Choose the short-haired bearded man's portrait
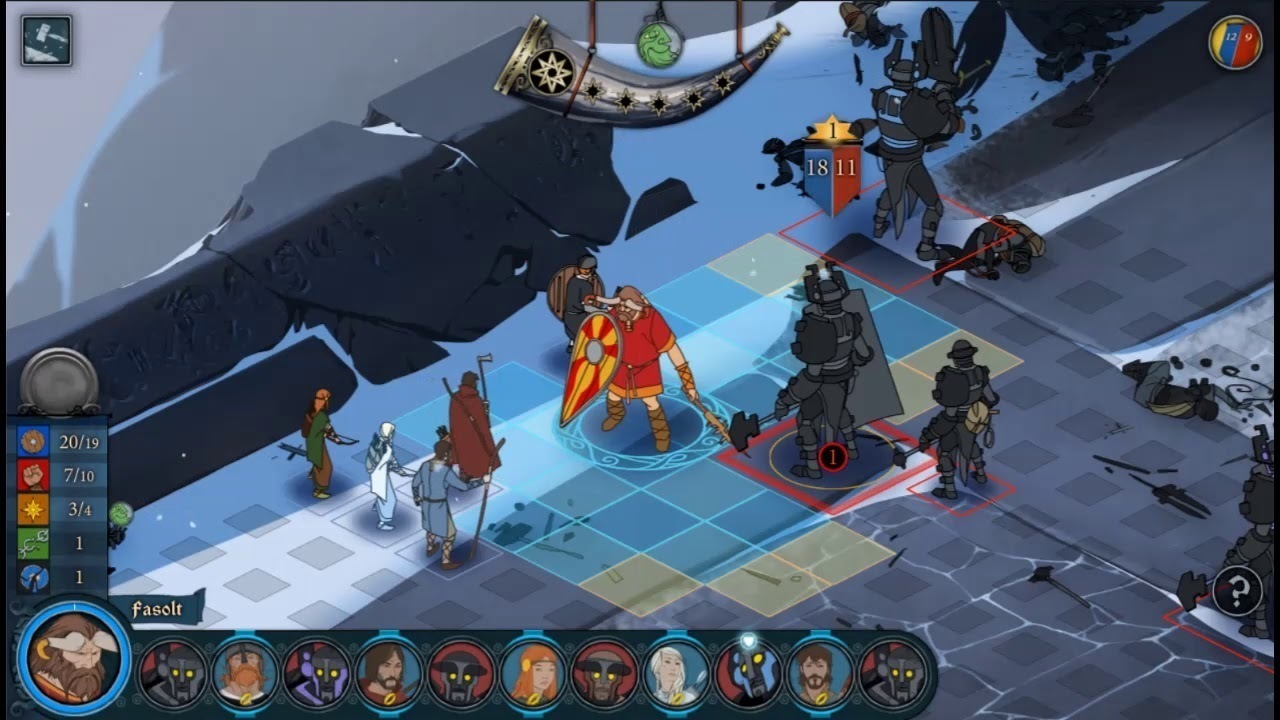Image resolution: width=1280 pixels, height=720 pixels. click(x=821, y=673)
